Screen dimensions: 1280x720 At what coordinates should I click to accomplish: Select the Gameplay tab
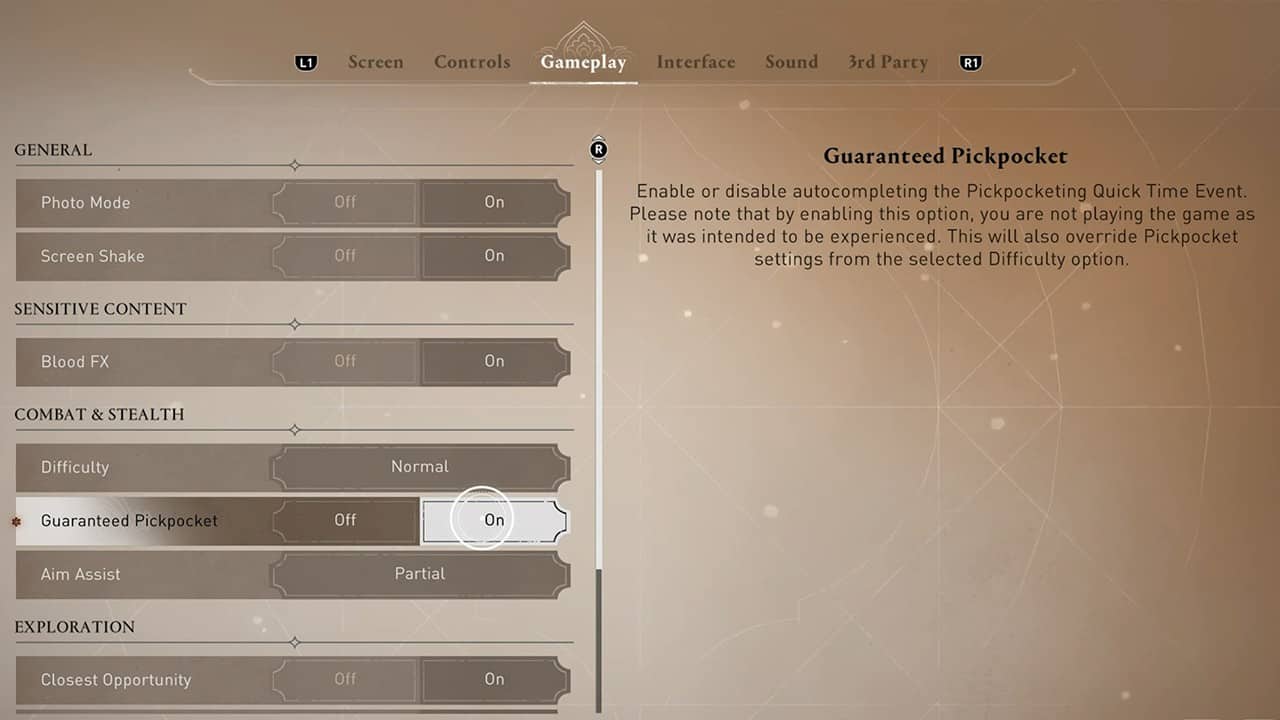(x=583, y=62)
